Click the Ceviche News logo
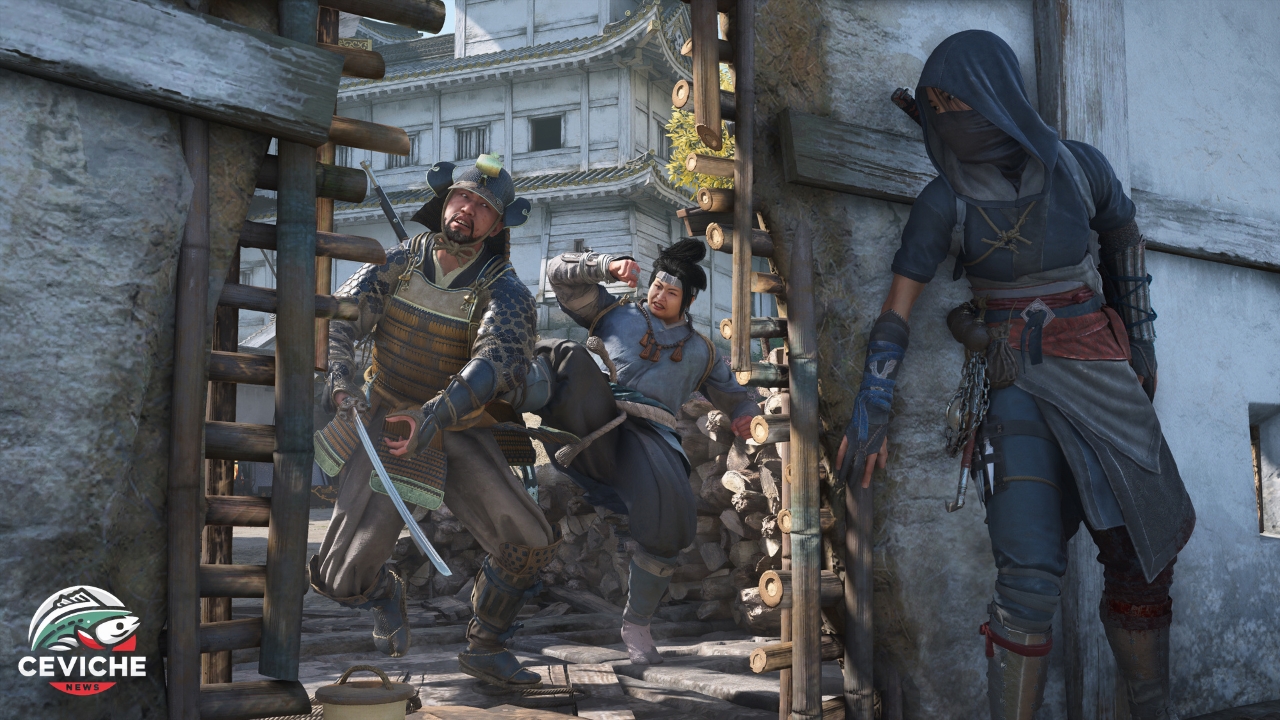Image resolution: width=1280 pixels, height=720 pixels. click(x=82, y=640)
